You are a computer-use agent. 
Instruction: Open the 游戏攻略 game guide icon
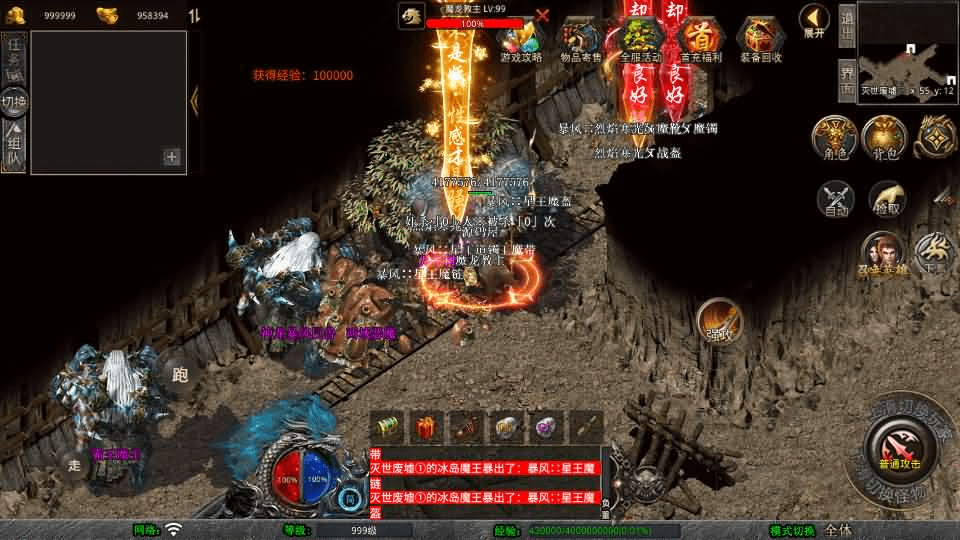[521, 41]
